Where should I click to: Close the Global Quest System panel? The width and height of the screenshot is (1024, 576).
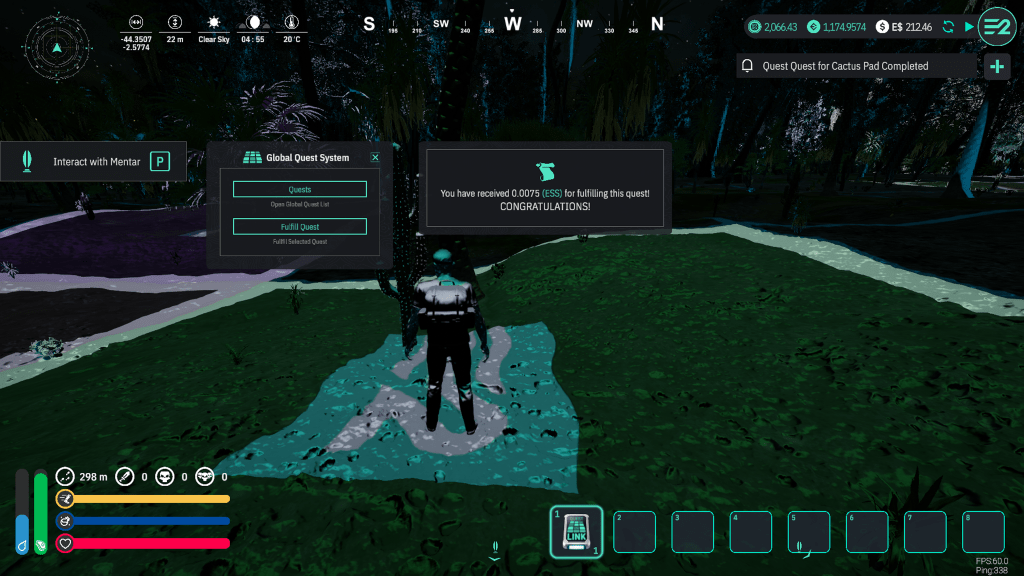click(x=375, y=157)
